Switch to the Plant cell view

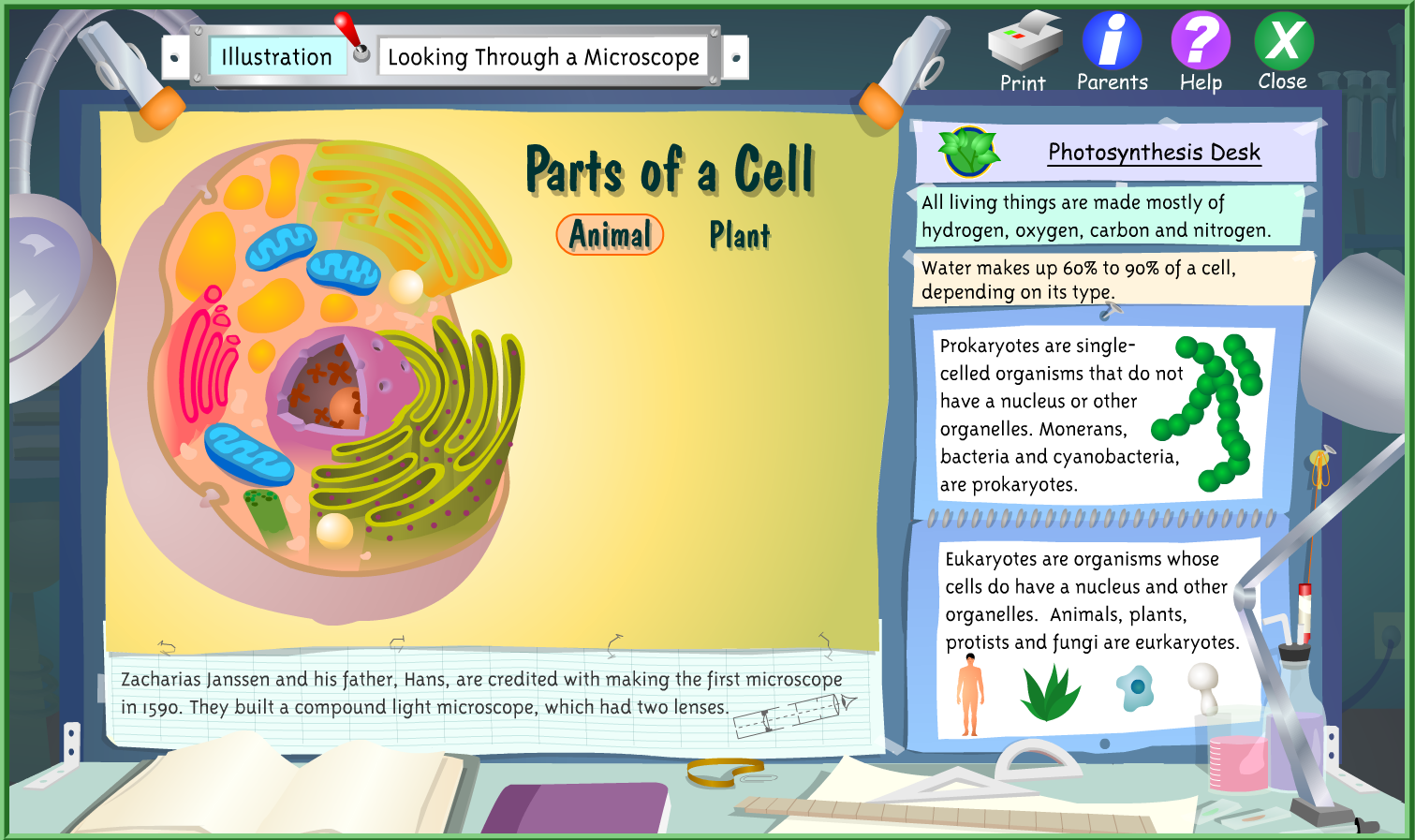tap(739, 236)
